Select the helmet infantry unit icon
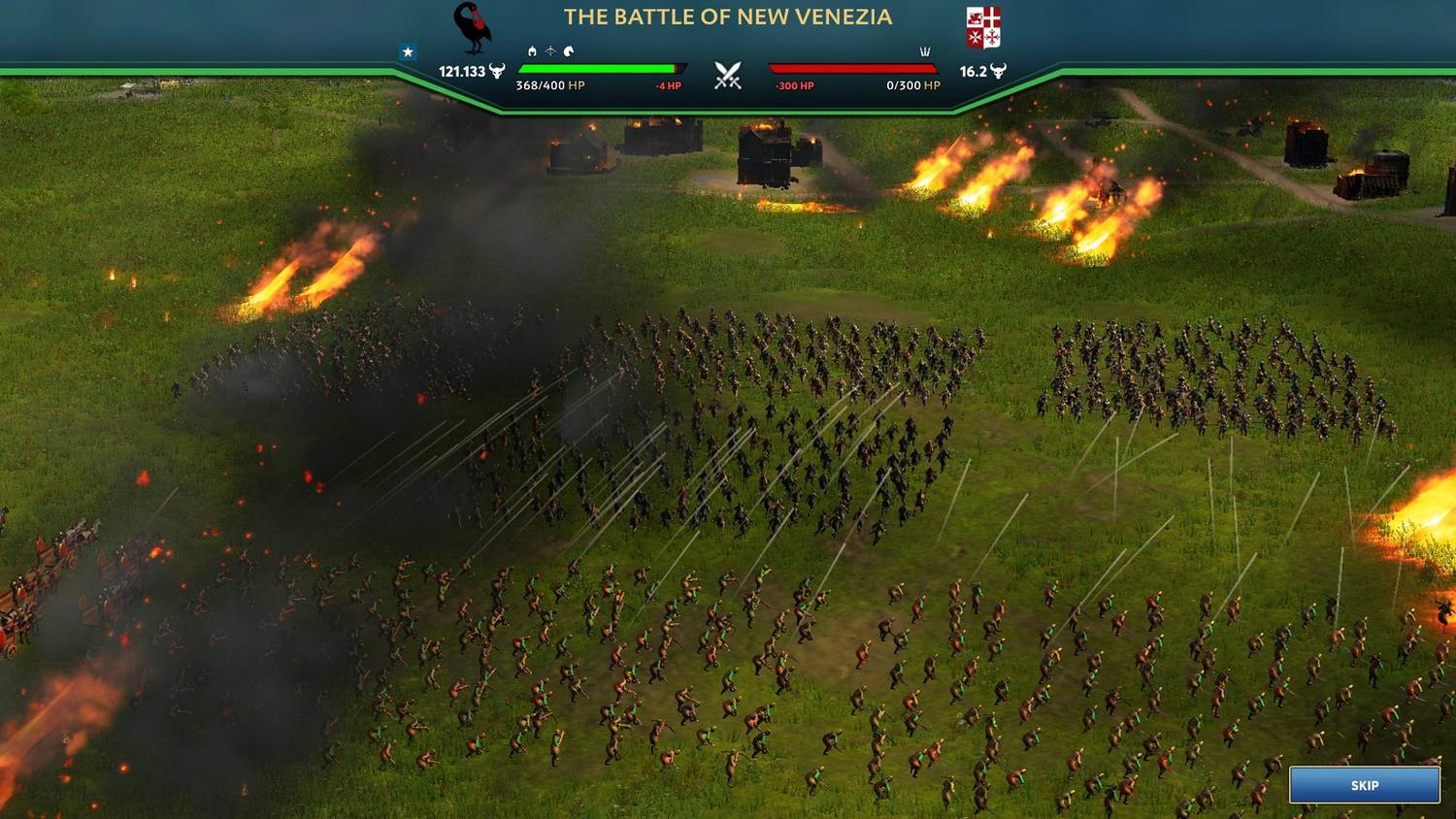The height and width of the screenshot is (819, 1456). point(532,51)
